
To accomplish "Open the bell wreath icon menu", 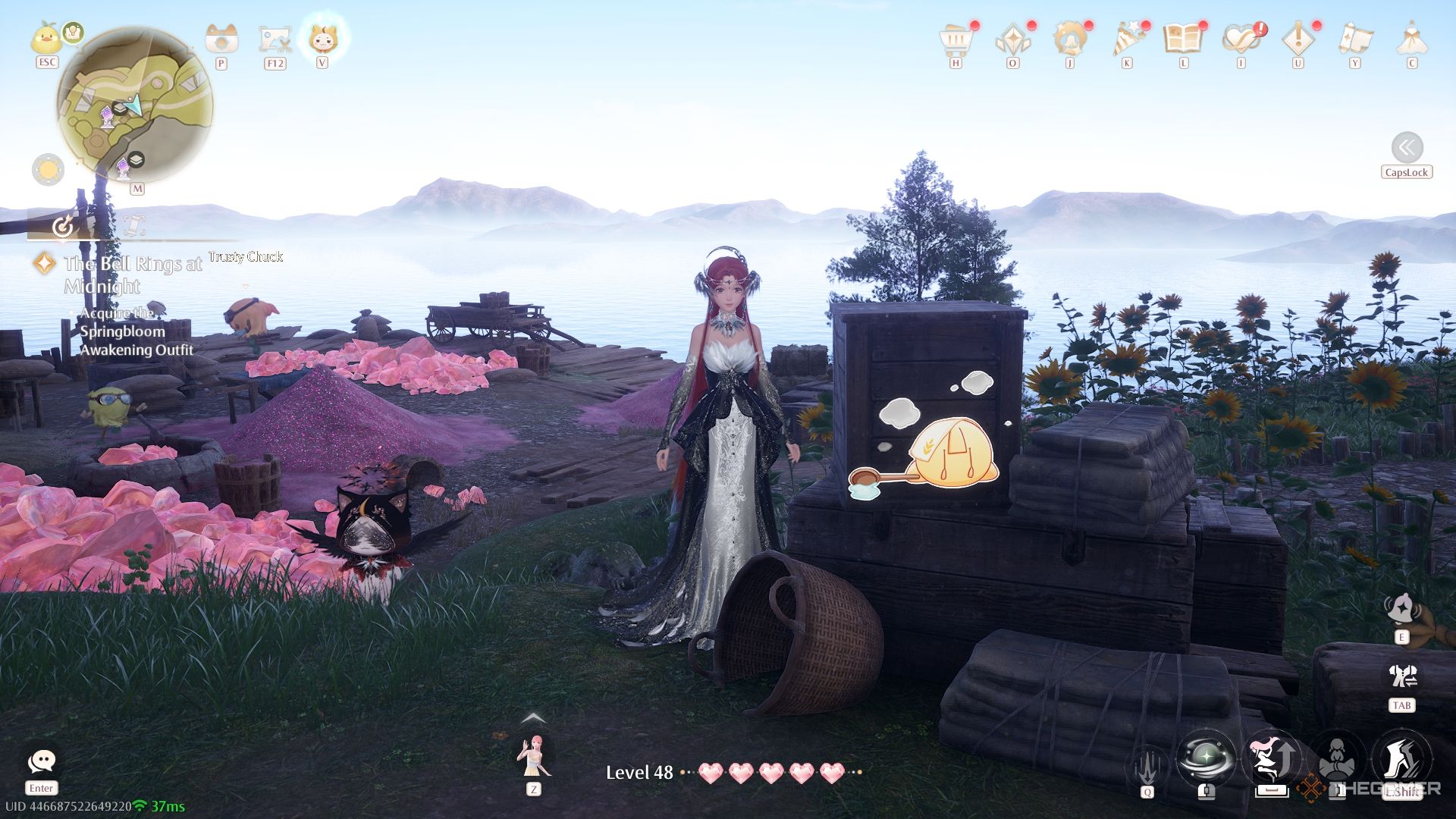I will [1069, 39].
